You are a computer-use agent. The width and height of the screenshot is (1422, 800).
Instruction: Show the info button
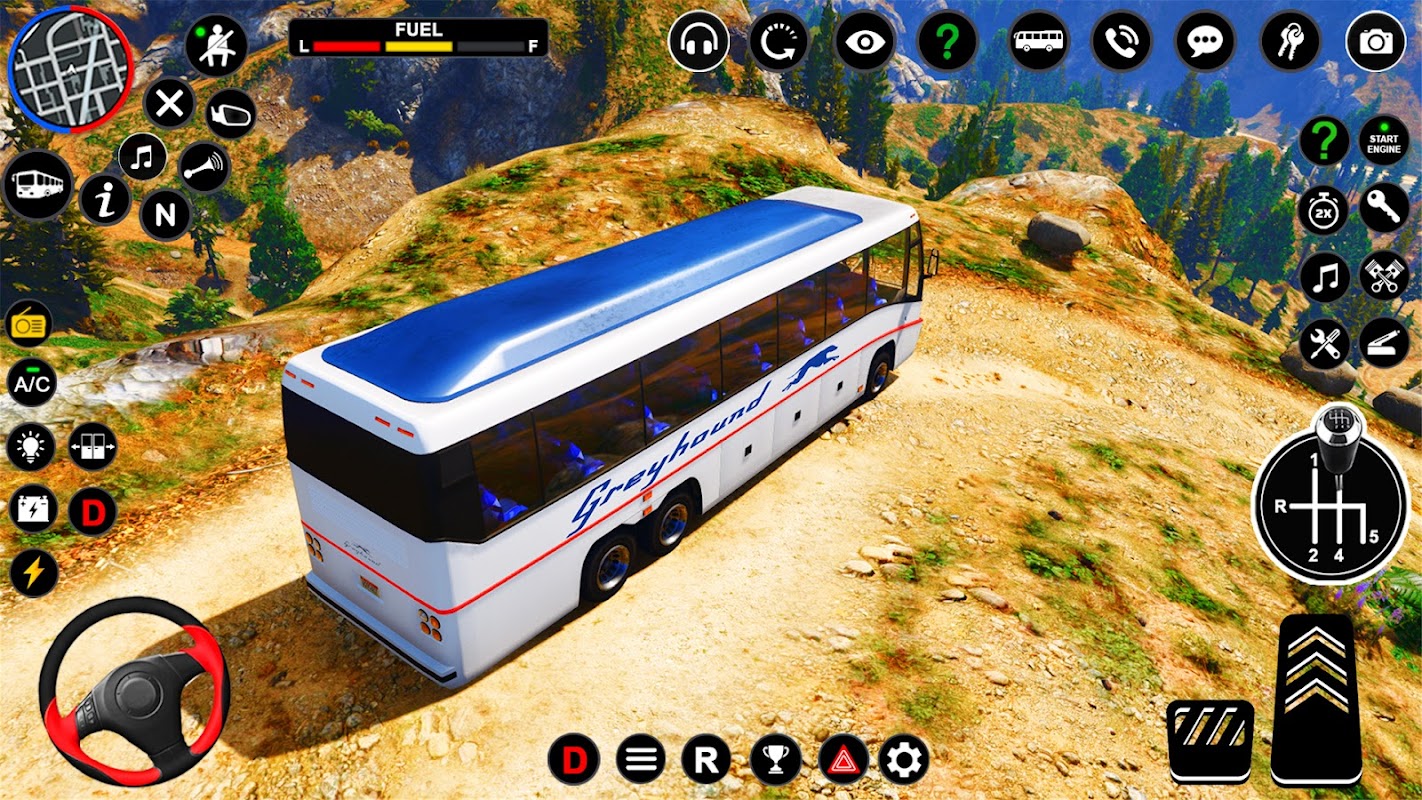105,200
